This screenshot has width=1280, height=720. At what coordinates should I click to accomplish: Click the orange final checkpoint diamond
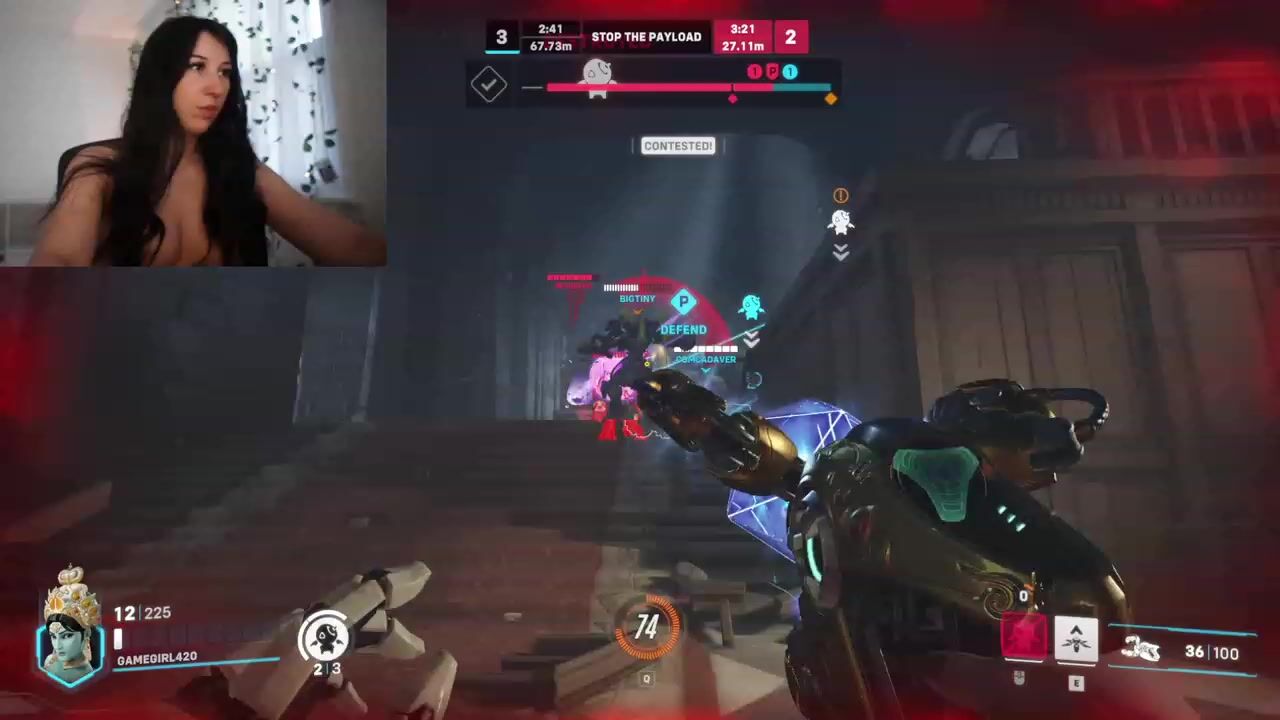(830, 98)
